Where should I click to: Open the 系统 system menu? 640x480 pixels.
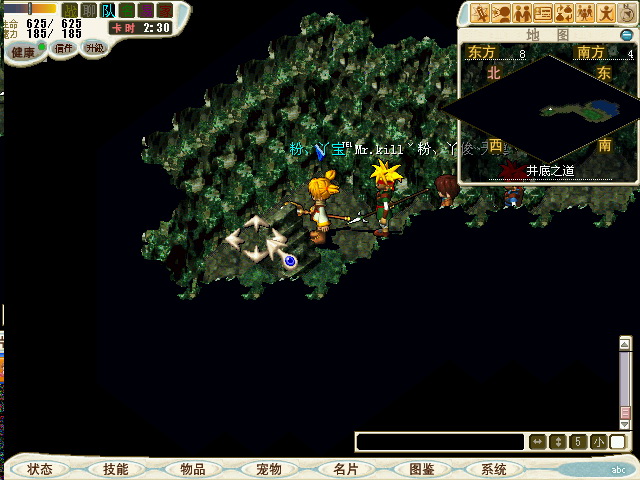pos(494,469)
